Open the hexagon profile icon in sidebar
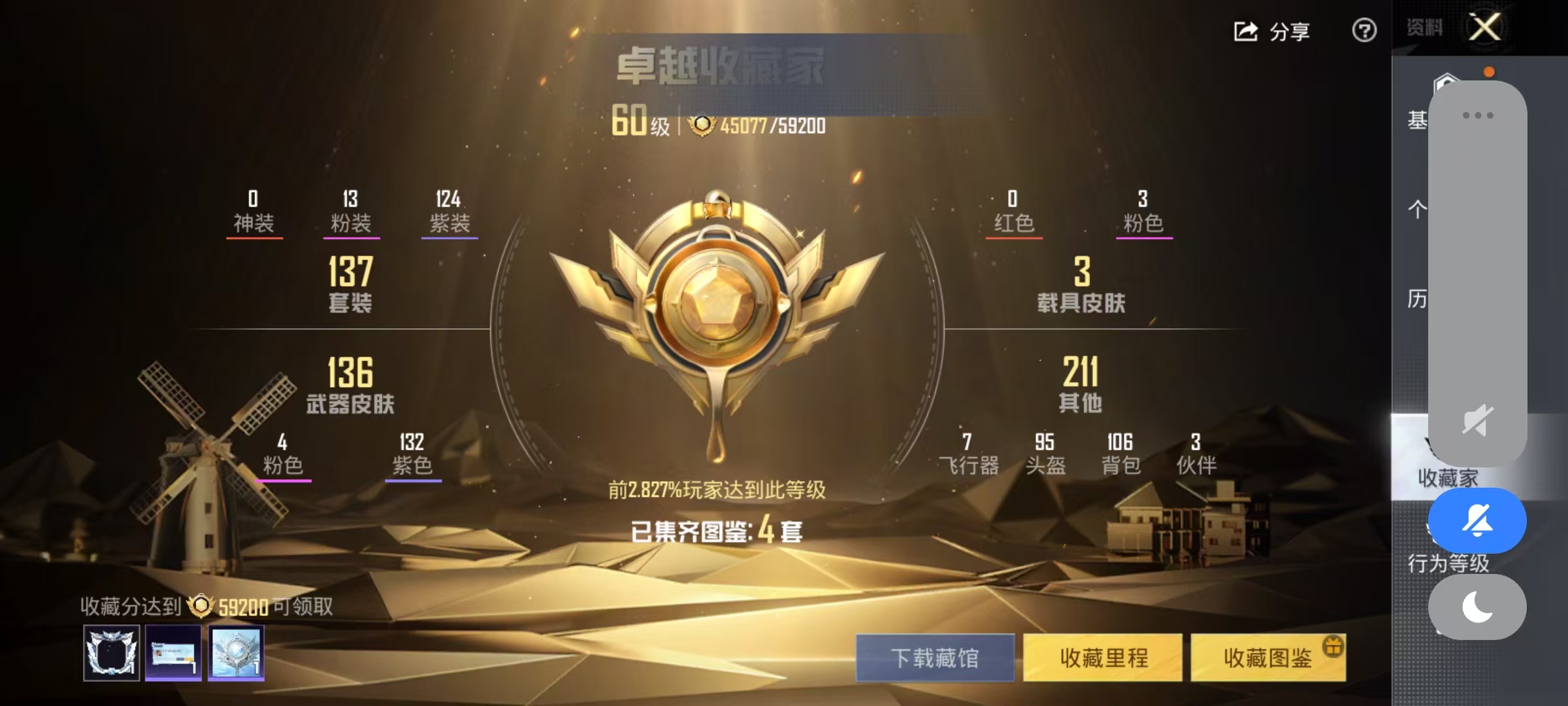 point(1446,81)
